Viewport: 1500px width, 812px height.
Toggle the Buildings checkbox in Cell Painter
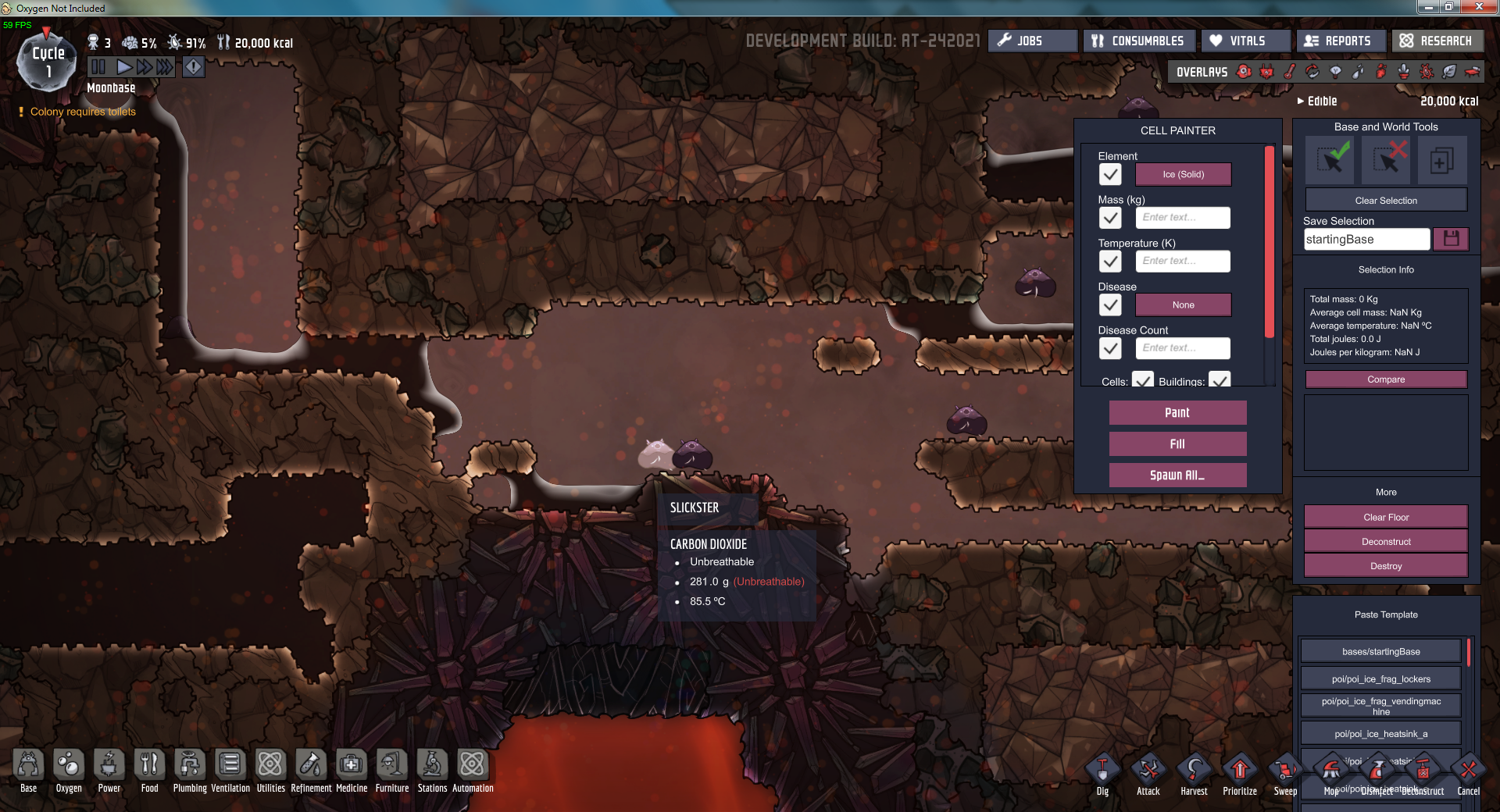[x=1221, y=381]
